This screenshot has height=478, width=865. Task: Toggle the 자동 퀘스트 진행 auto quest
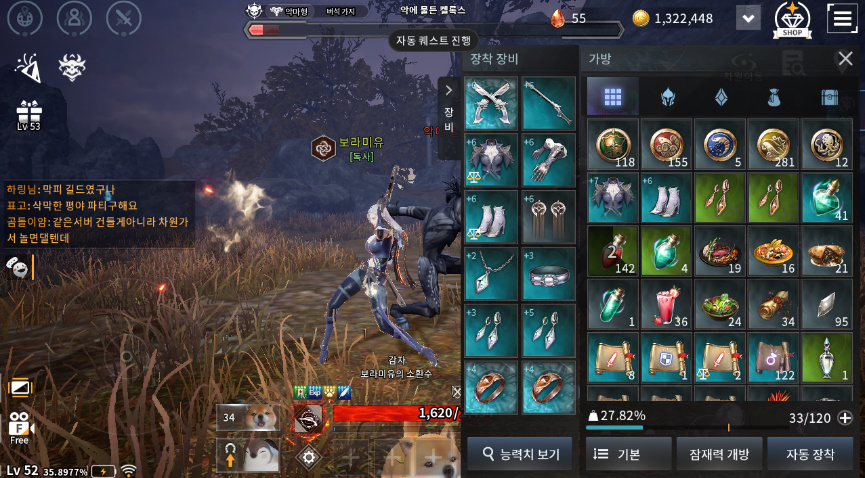pyautogui.click(x=433, y=41)
